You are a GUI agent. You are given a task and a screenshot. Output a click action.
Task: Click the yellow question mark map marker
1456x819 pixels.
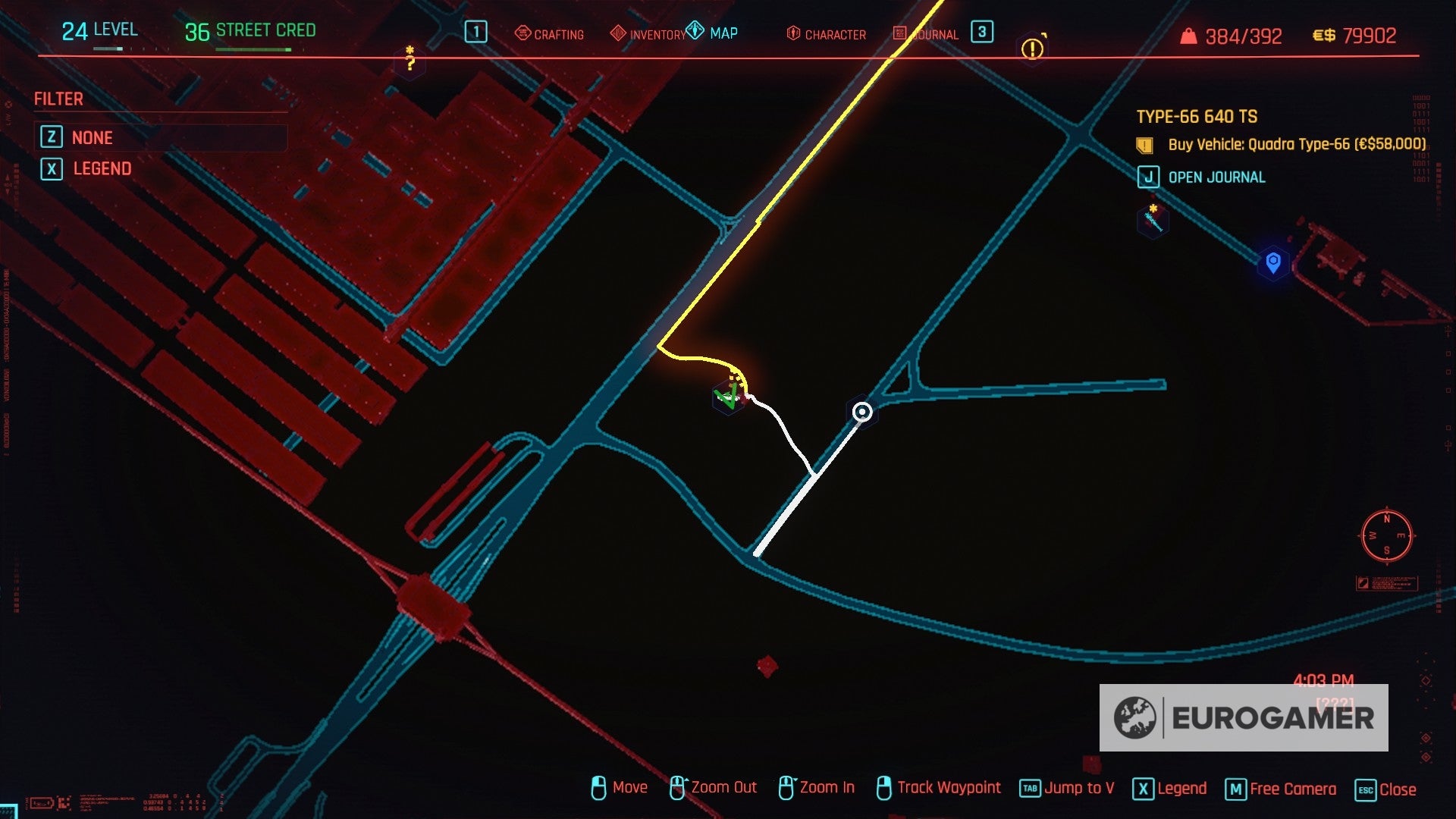tap(410, 61)
